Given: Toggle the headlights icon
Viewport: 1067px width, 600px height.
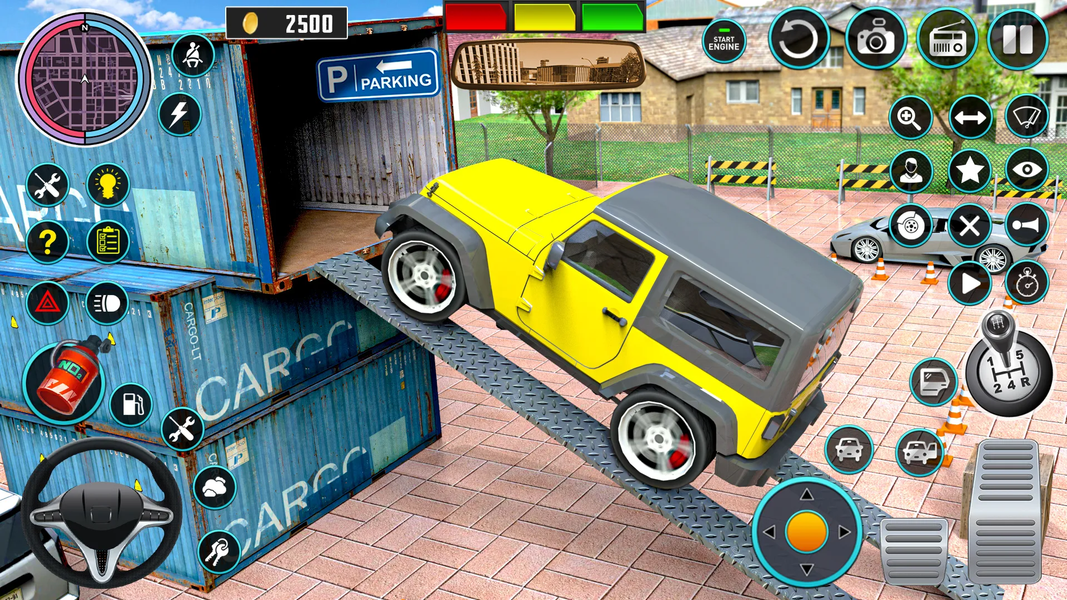Looking at the screenshot, I should (x=107, y=302).
